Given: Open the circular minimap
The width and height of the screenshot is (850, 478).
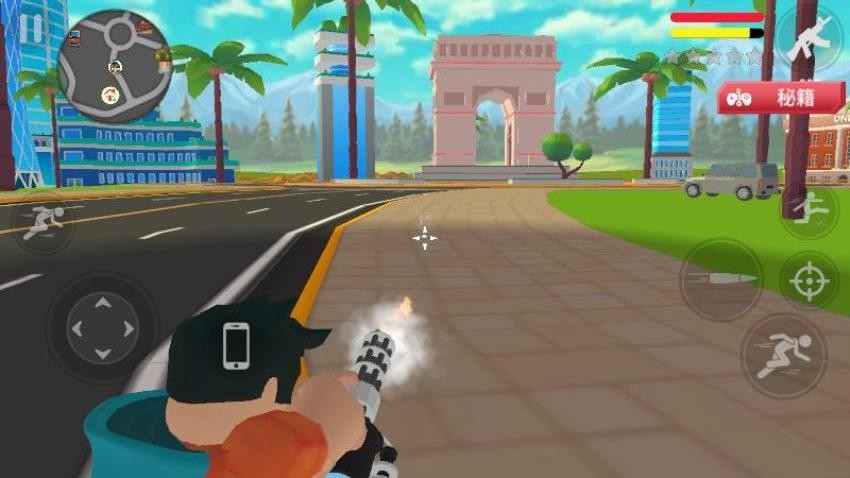Looking at the screenshot, I should pyautogui.click(x=114, y=66).
